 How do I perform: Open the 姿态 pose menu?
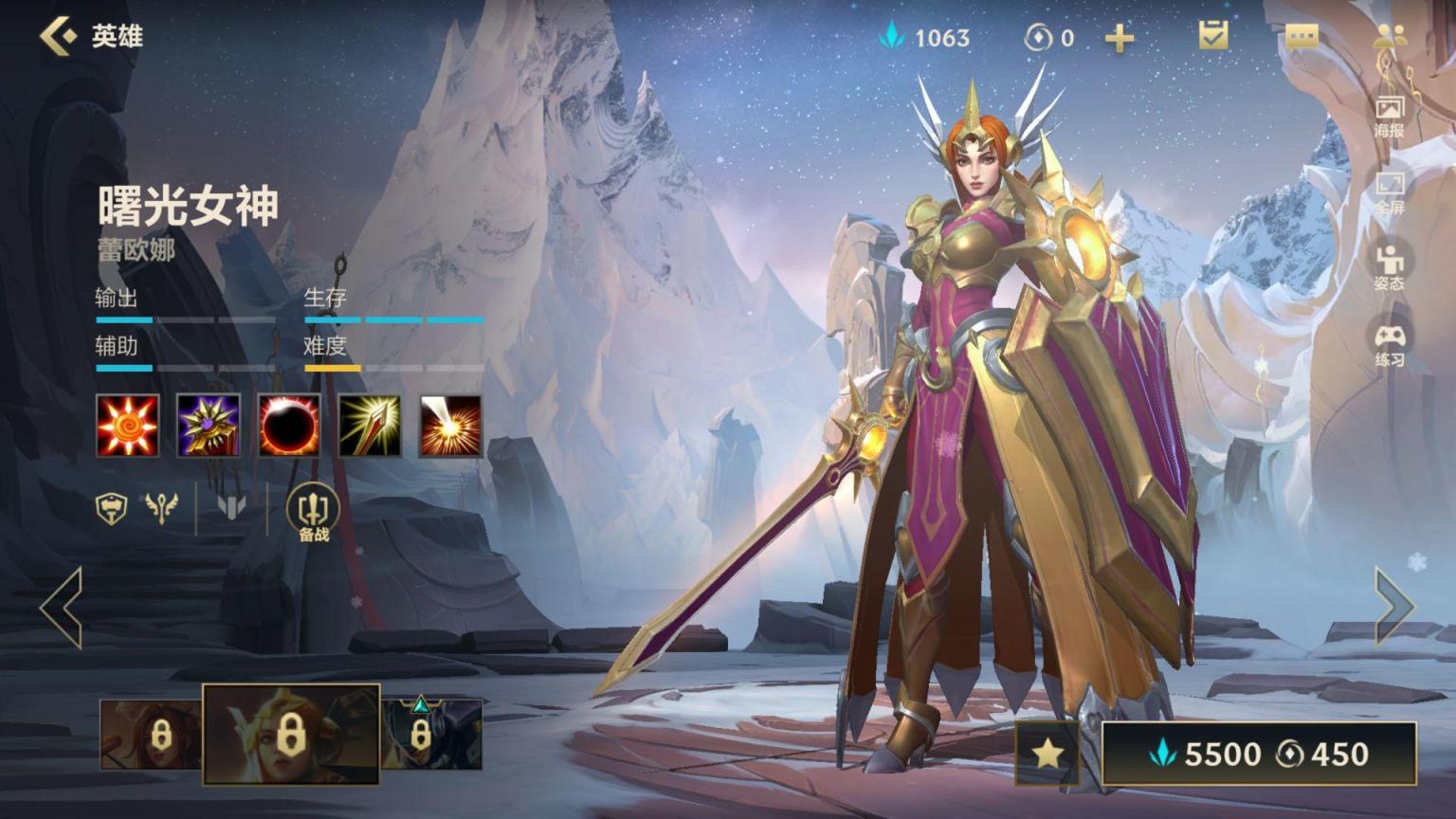click(1389, 267)
